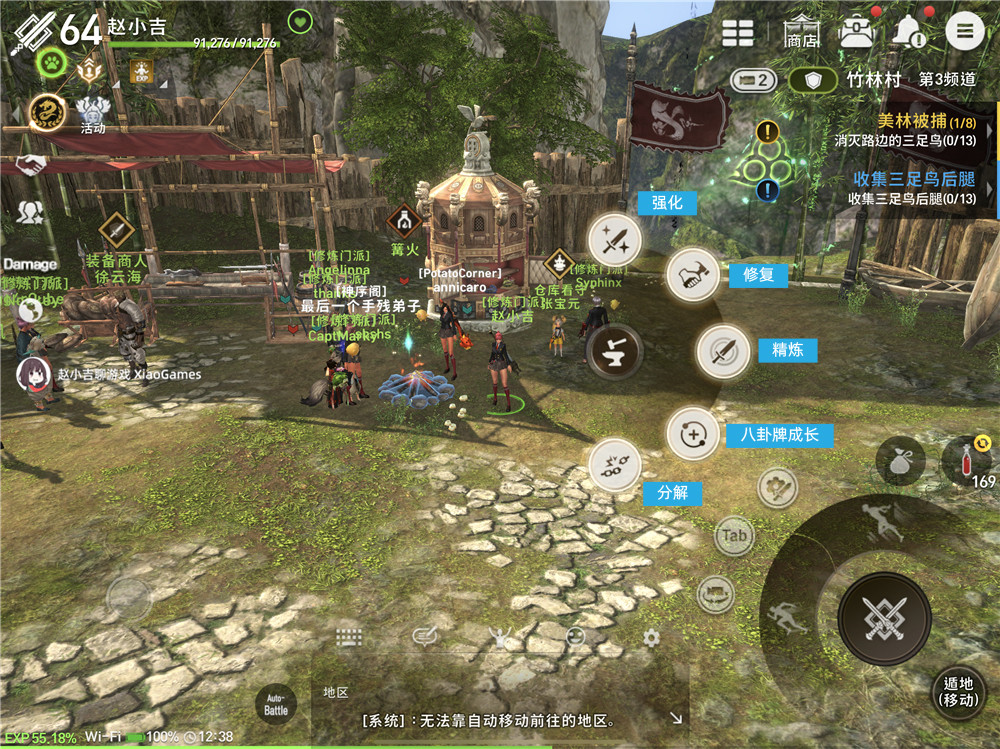Open the hamburger main menu
The image size is (1000, 749).
click(x=965, y=31)
